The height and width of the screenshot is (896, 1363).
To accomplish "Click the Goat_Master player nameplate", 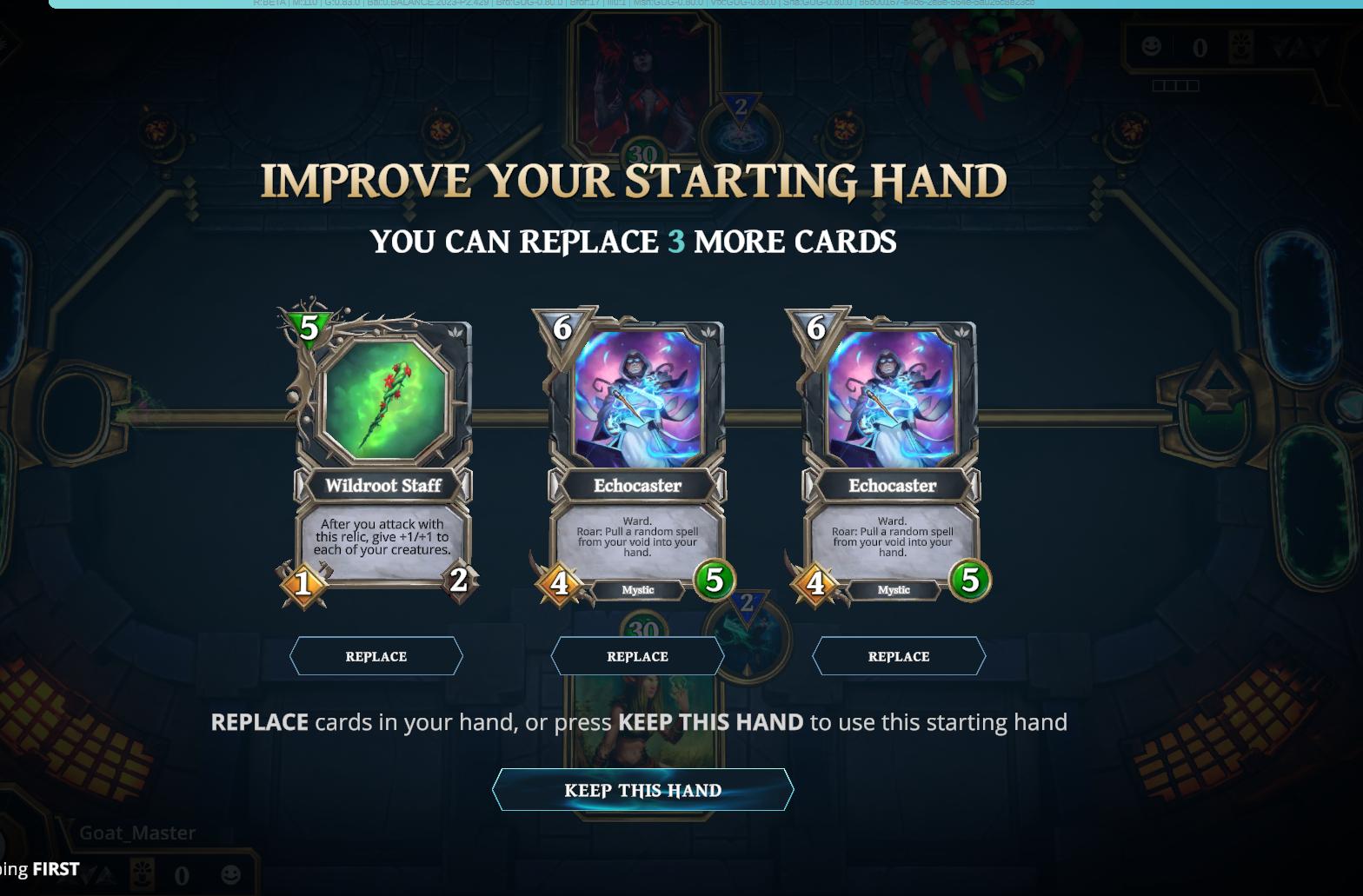I will click(136, 833).
